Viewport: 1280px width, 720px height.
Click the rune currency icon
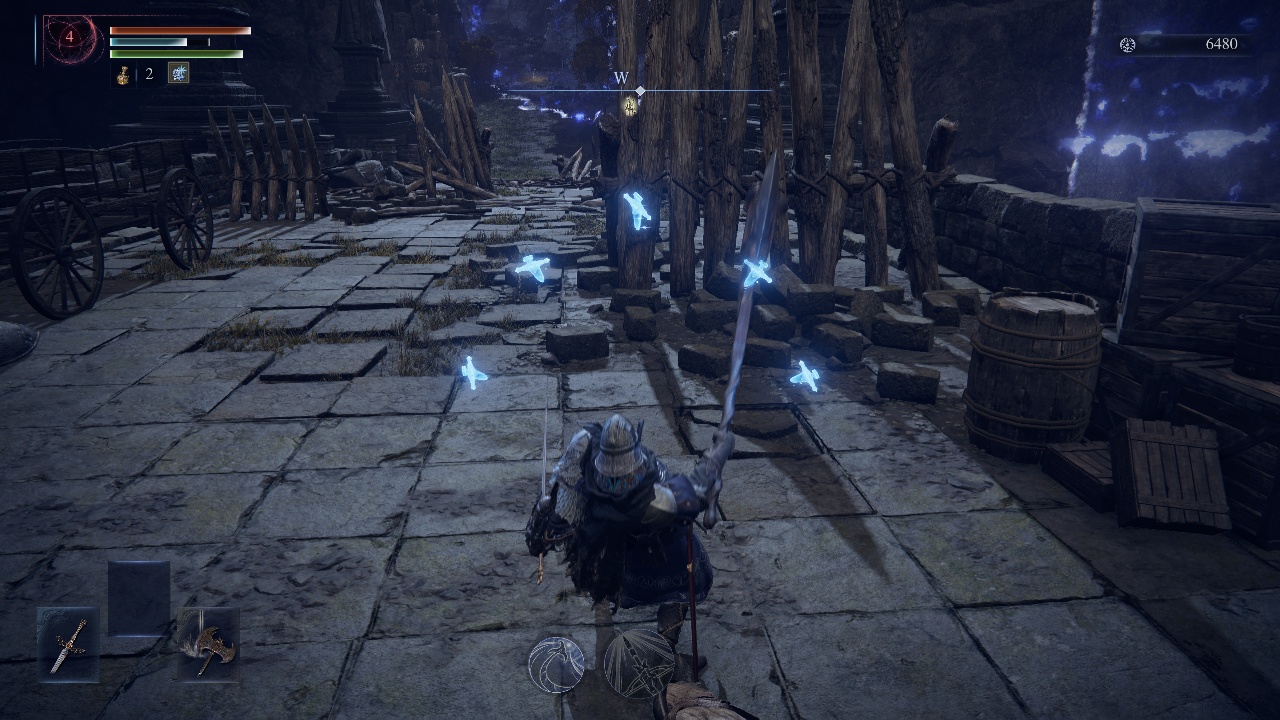pyautogui.click(x=1128, y=45)
